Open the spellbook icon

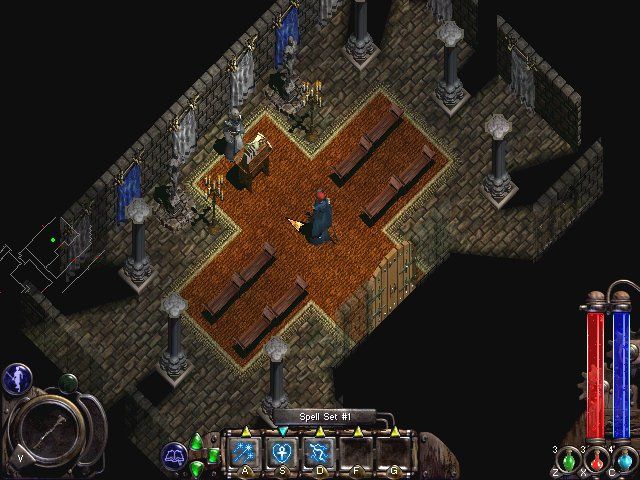click(x=175, y=455)
